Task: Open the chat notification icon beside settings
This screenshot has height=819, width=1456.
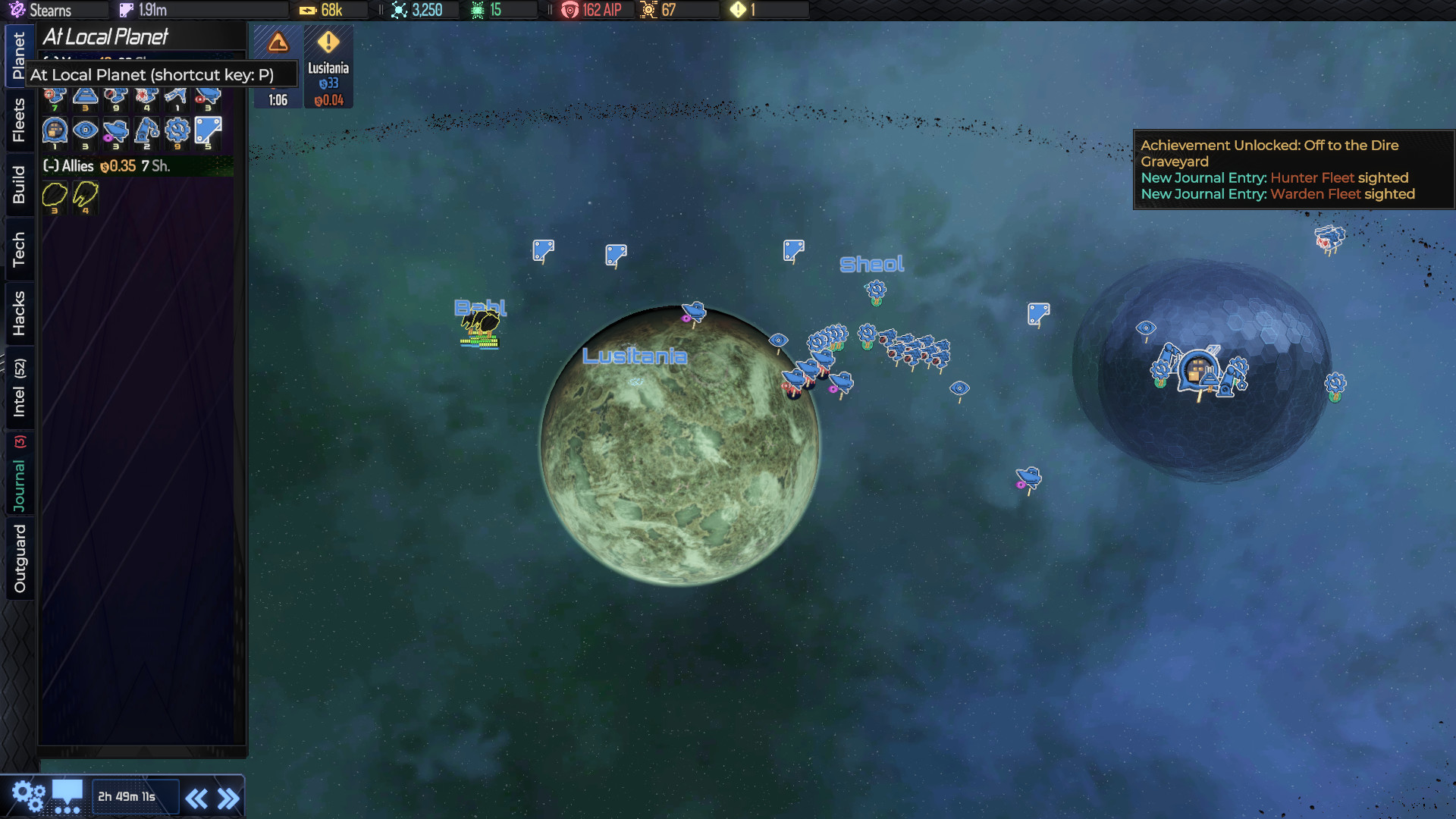Action: click(x=67, y=795)
